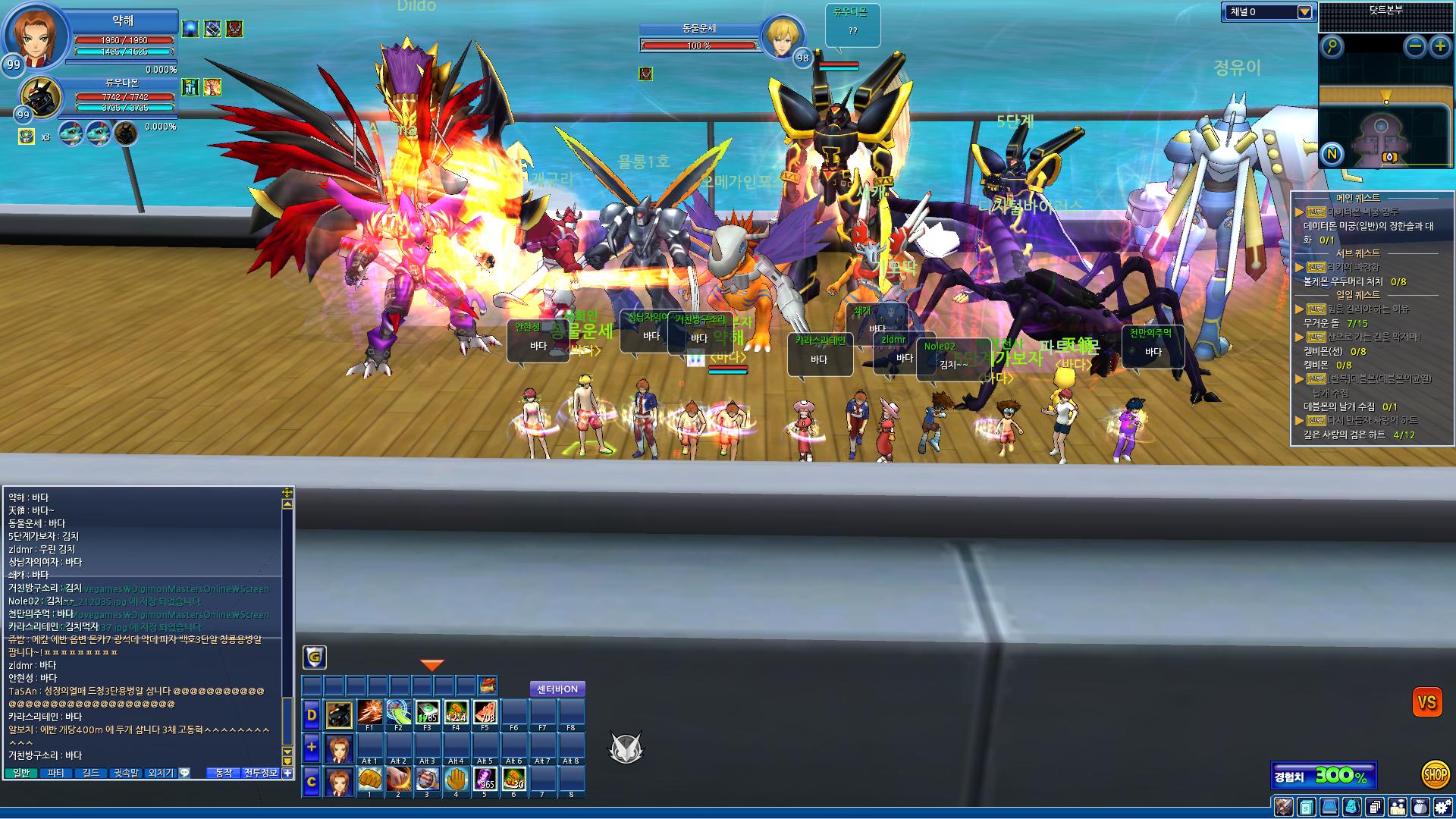Viewport: 1456px width, 819px height.
Task: Switch chat to the 길드 tab
Action: coord(91,773)
